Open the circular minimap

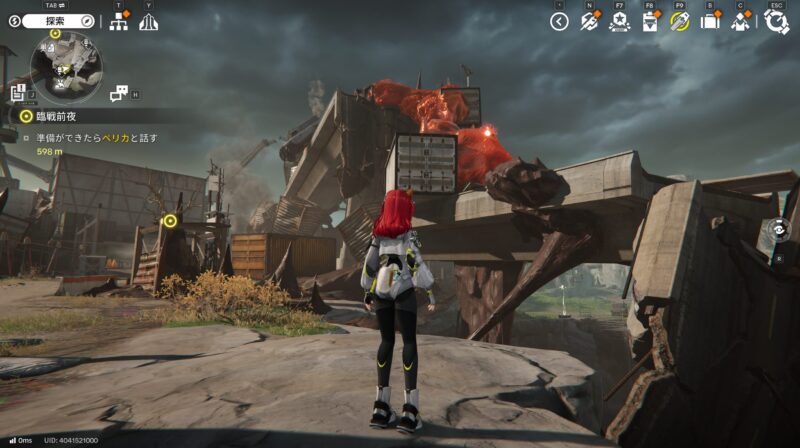(65, 66)
